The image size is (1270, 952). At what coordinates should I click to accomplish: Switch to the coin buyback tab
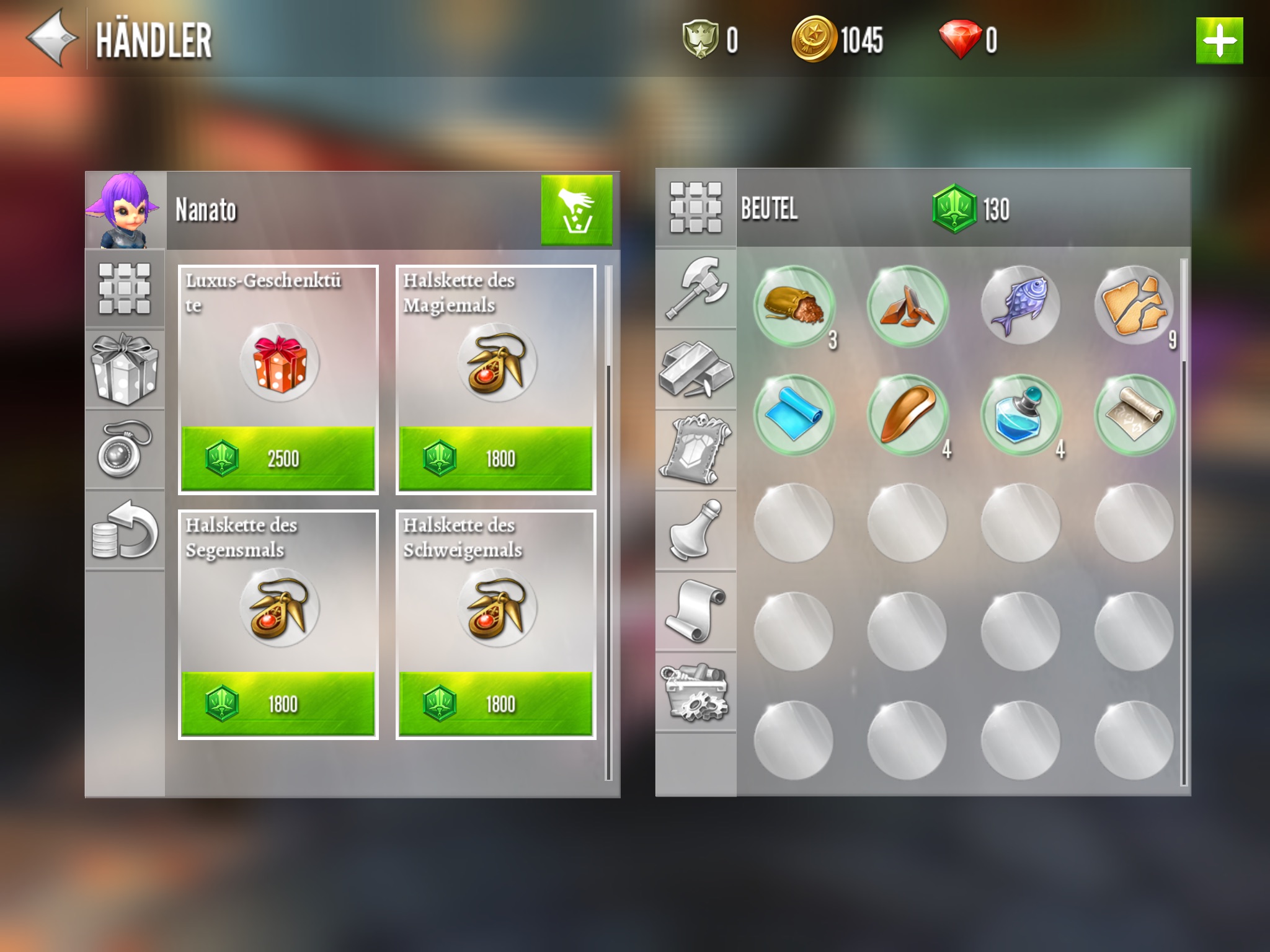125,531
